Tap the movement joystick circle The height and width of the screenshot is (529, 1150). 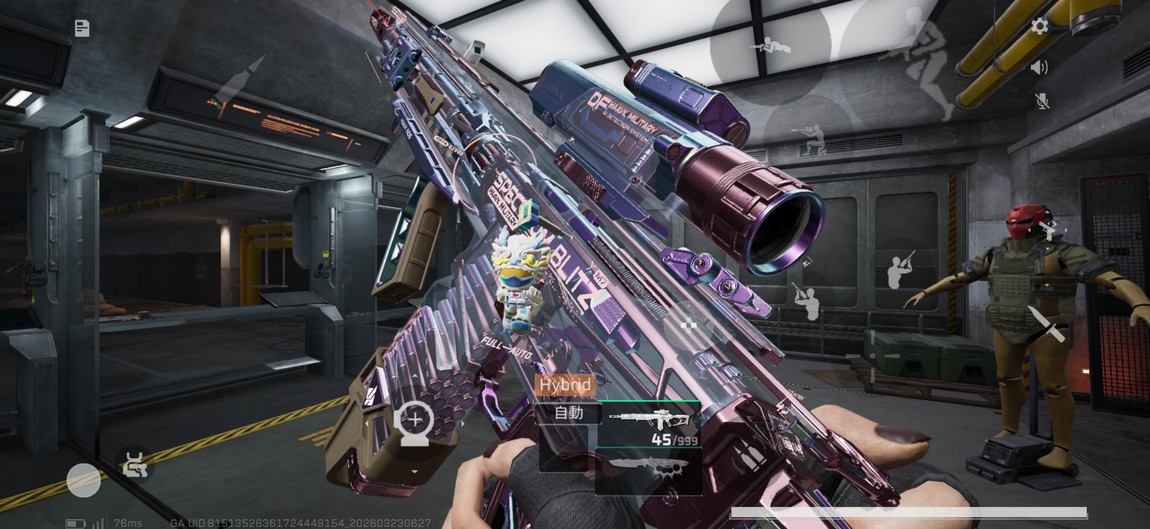point(84,480)
